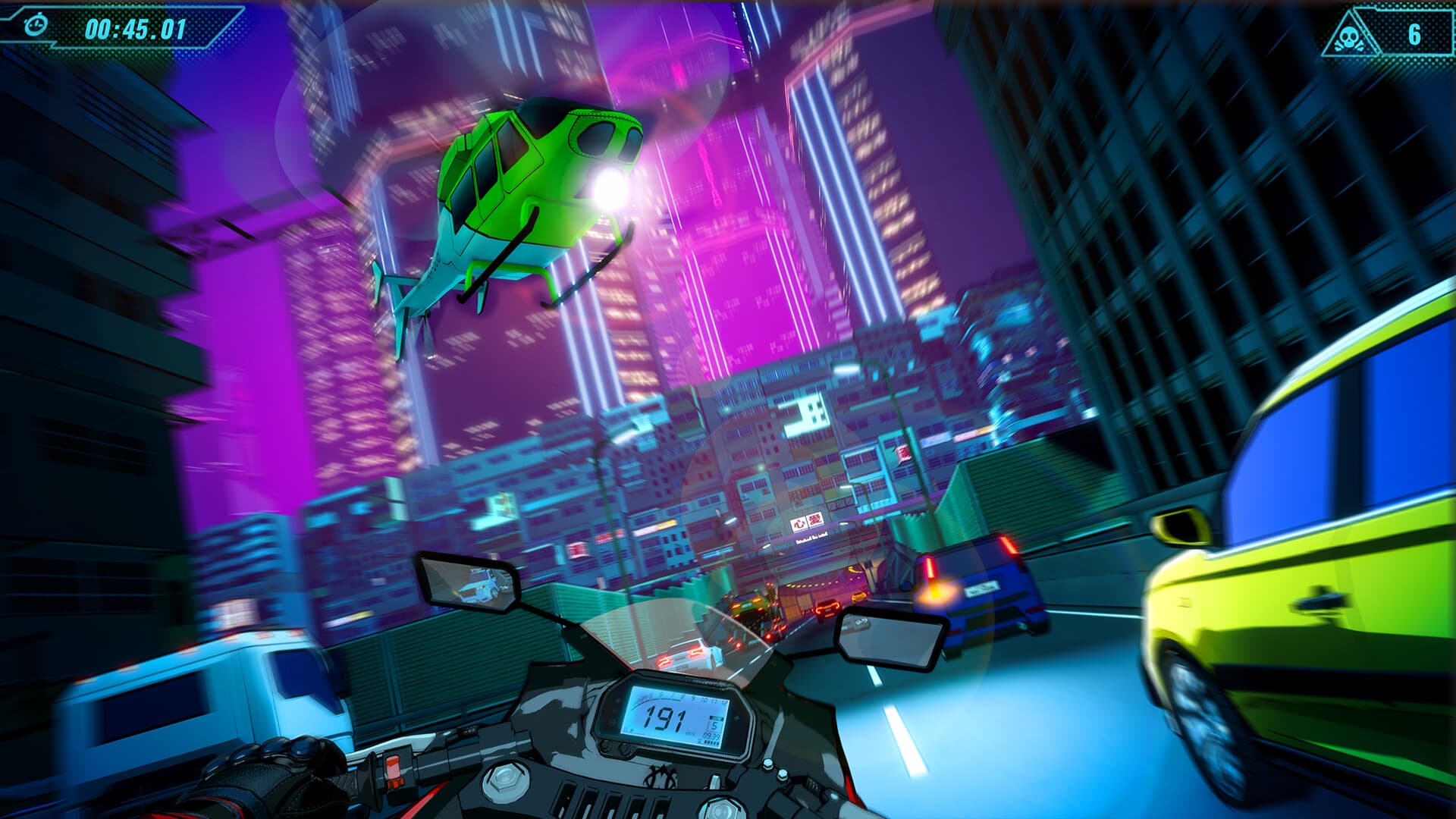Click the skull icon in the top-right counter
Viewport: 1456px width, 819px height.
click(x=1348, y=38)
